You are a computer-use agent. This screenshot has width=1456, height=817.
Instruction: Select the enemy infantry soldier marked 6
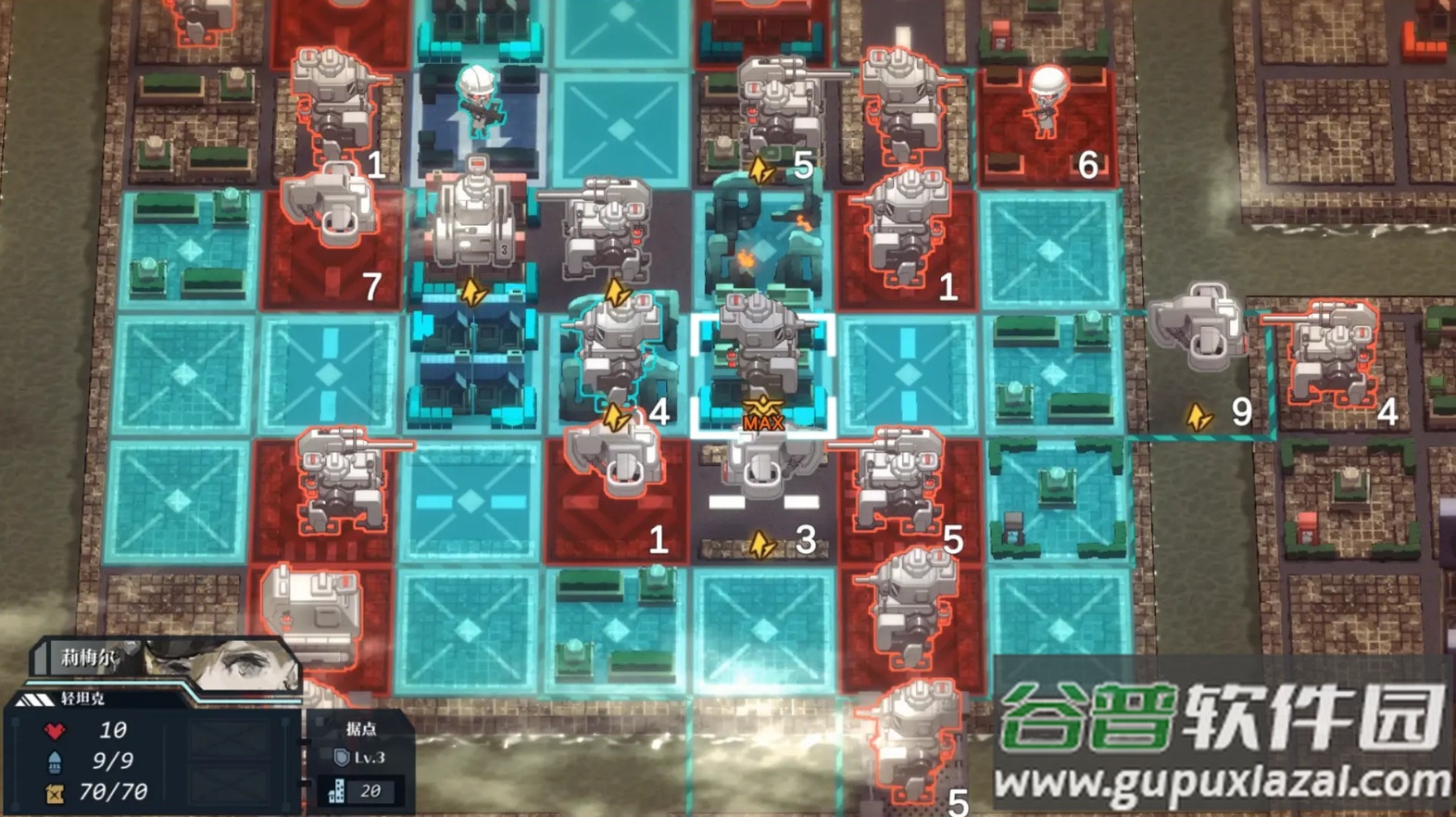pos(1047,104)
